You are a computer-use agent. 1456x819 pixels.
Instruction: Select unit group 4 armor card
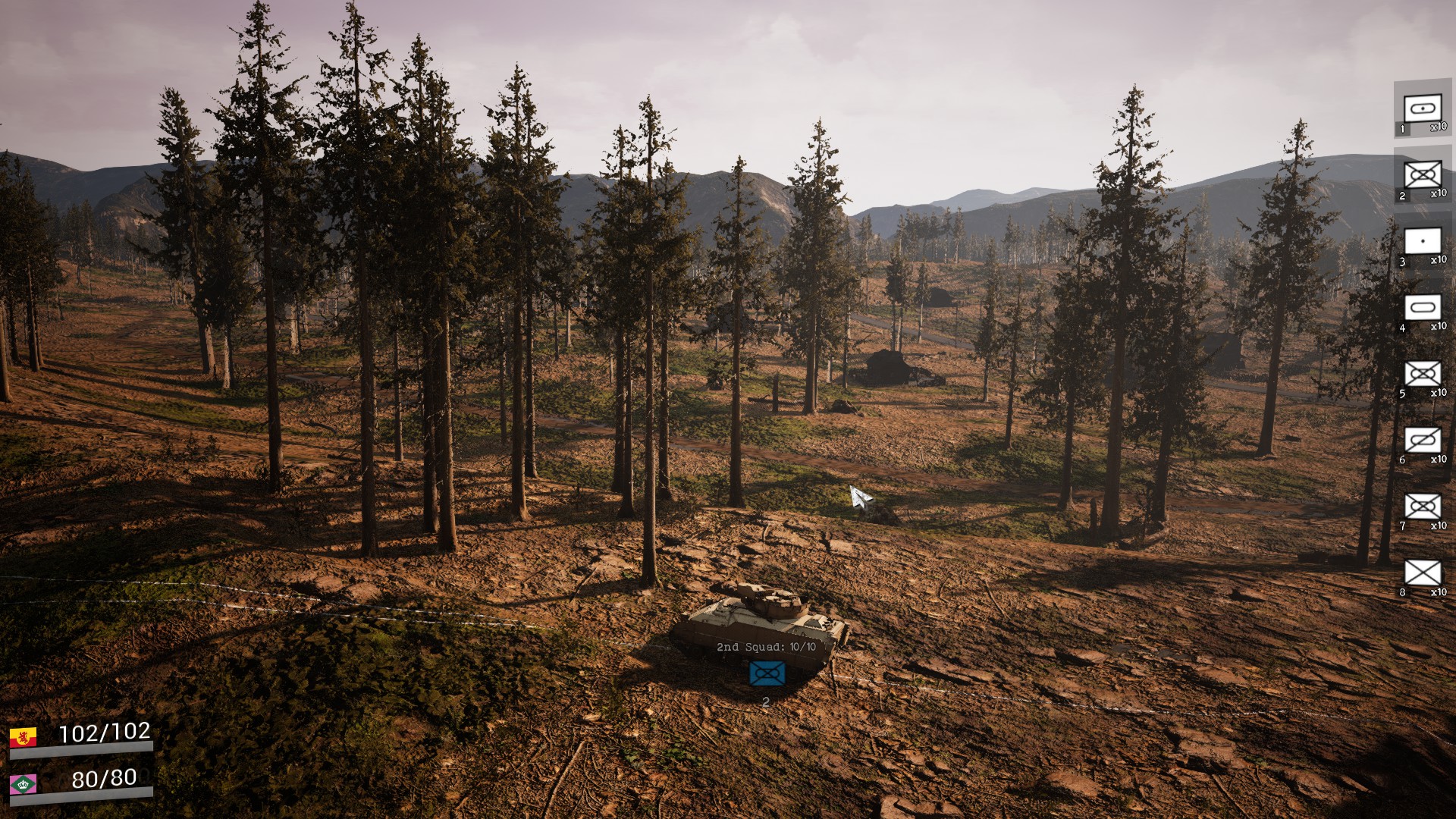(1422, 309)
